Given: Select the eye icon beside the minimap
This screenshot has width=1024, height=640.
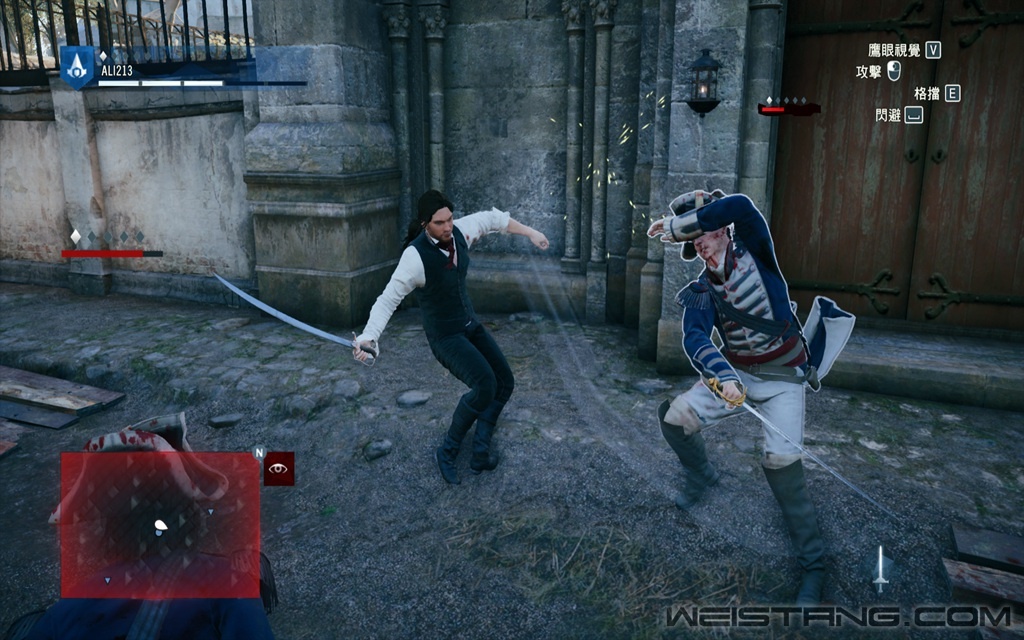Looking at the screenshot, I should 279,468.
